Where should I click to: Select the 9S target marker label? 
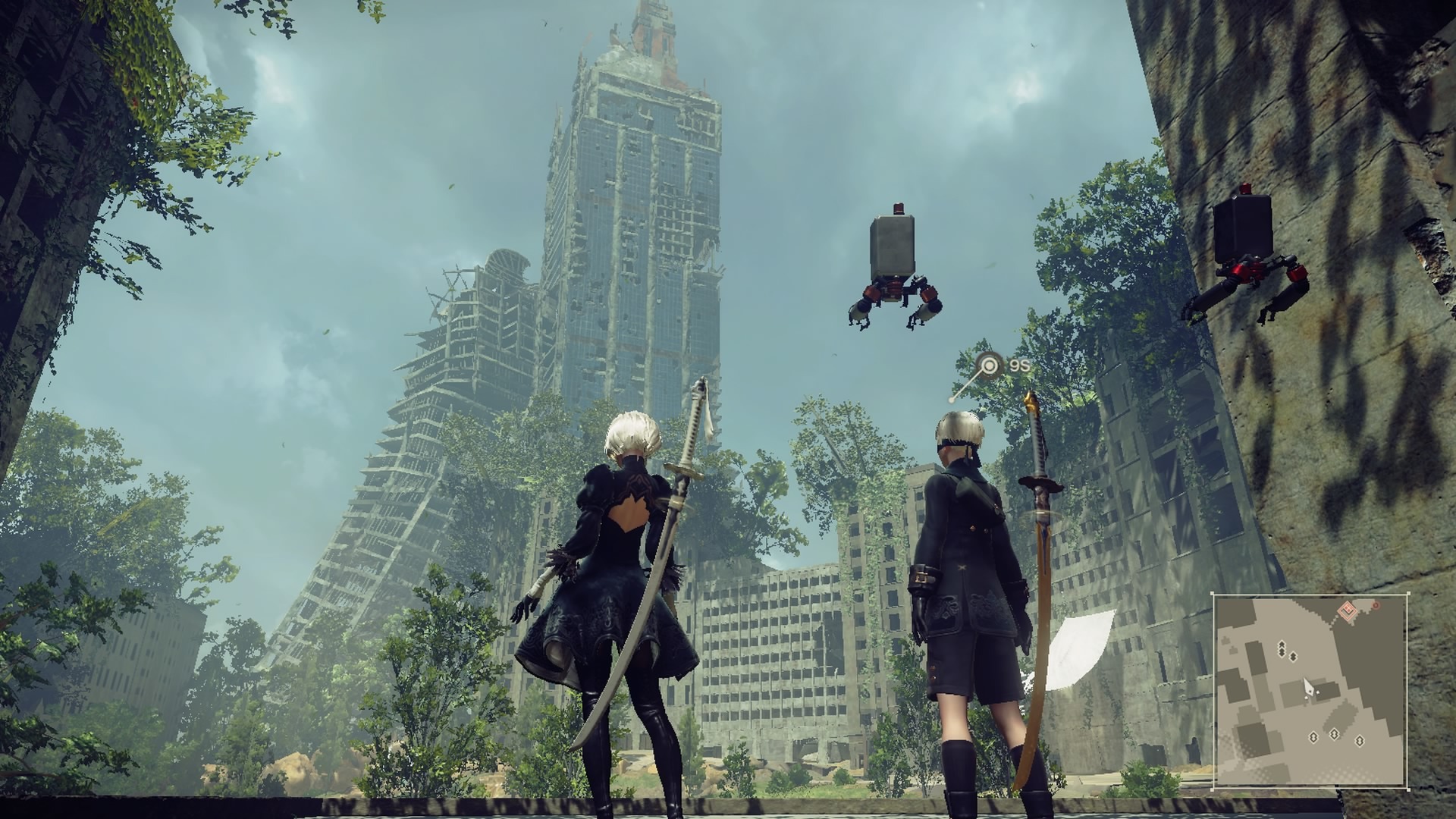tap(1019, 366)
